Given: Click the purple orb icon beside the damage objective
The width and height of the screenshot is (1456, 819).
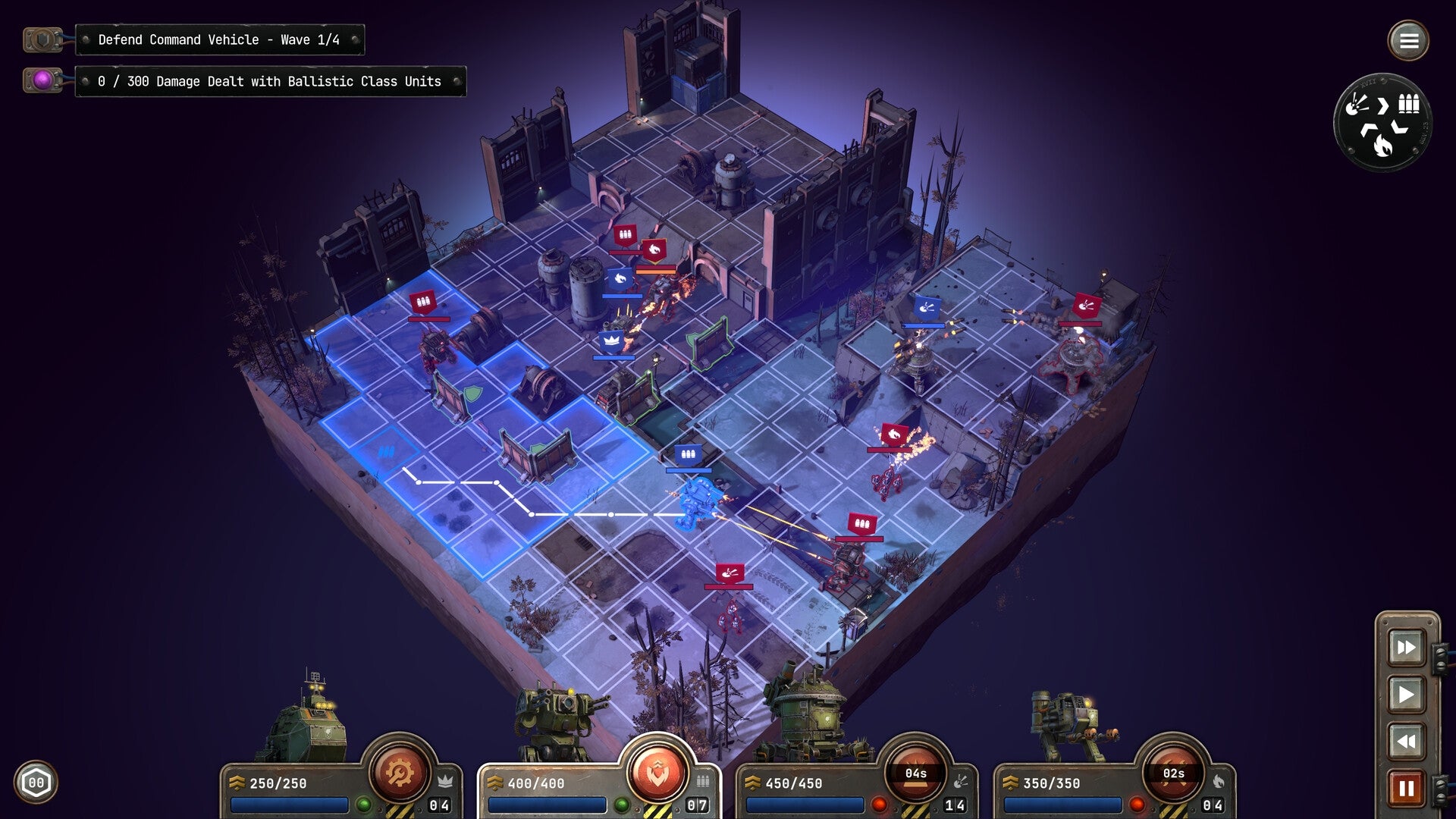Looking at the screenshot, I should tap(42, 81).
